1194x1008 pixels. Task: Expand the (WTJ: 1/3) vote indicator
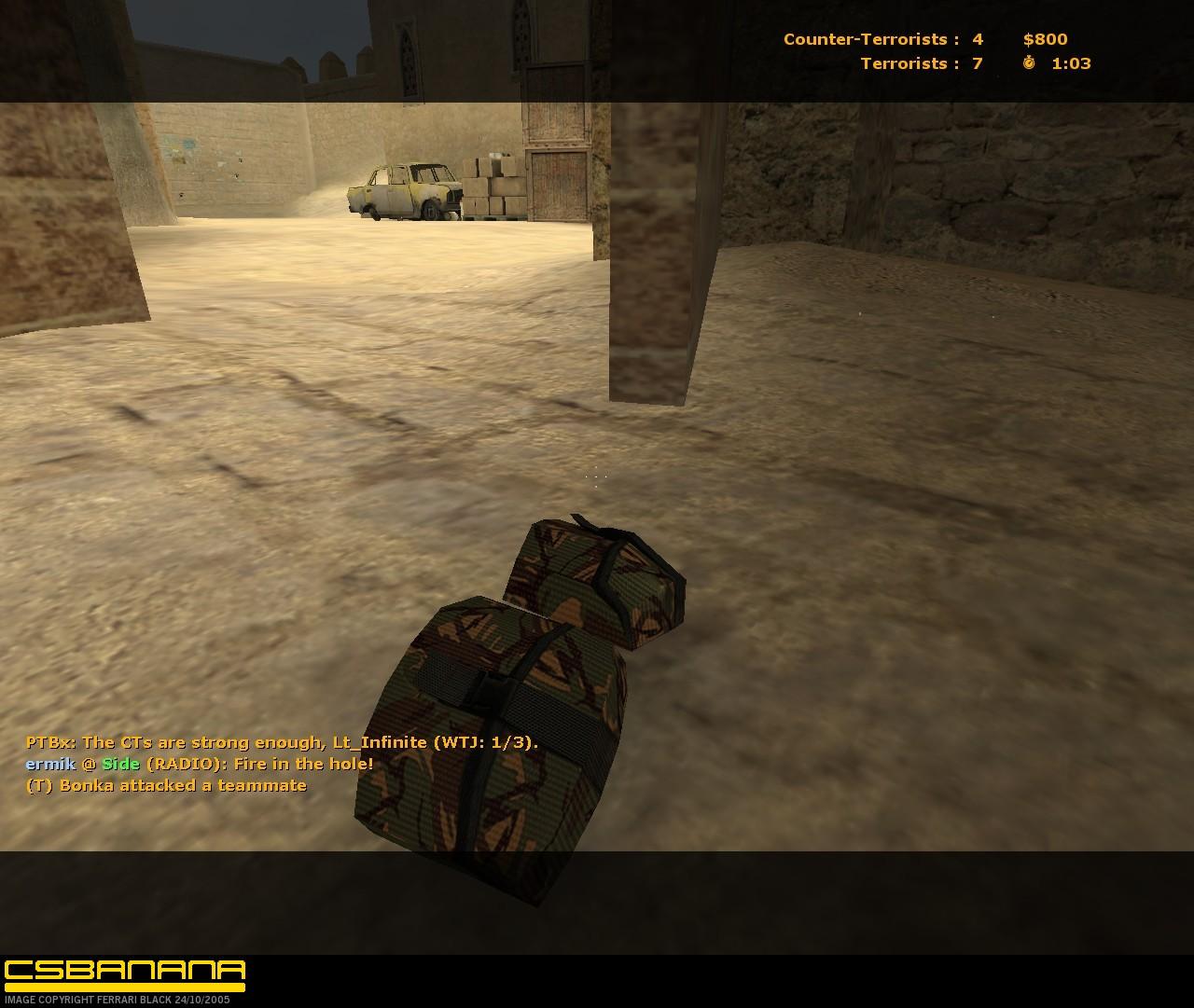point(486,741)
